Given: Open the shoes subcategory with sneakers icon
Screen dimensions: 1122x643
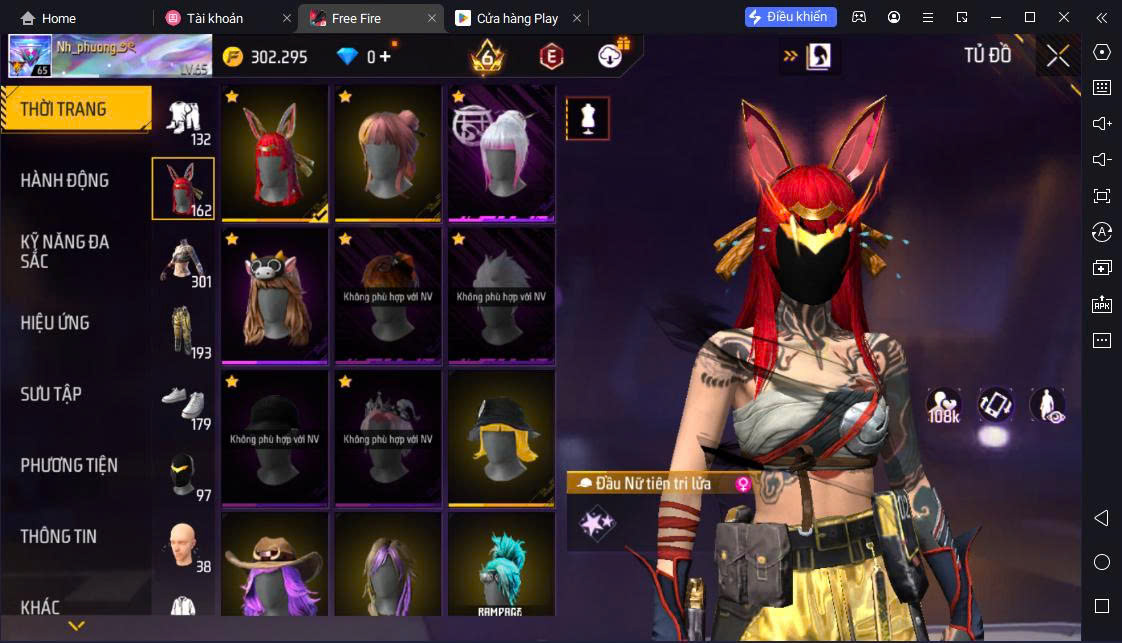Looking at the screenshot, I should (x=183, y=403).
